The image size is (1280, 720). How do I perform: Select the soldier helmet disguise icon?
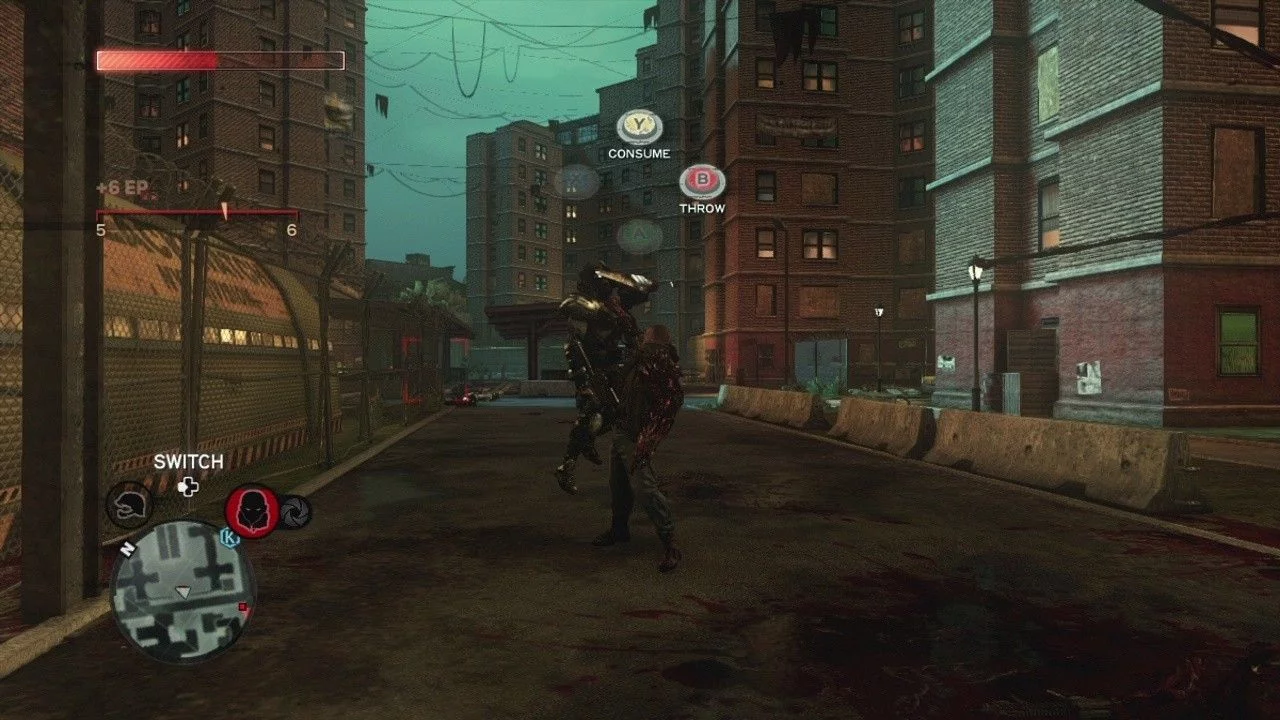click(x=129, y=505)
